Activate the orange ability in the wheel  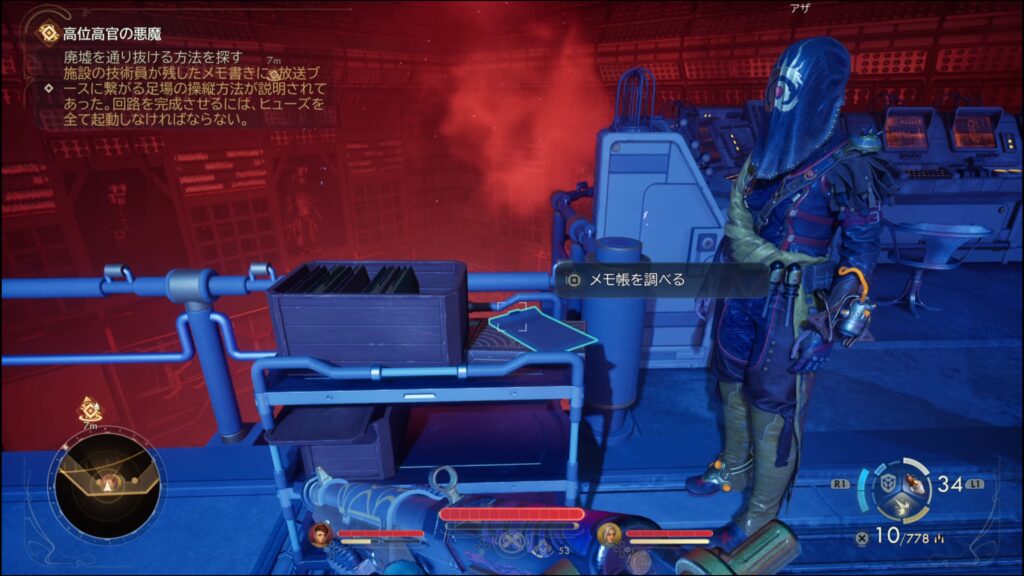point(913,484)
